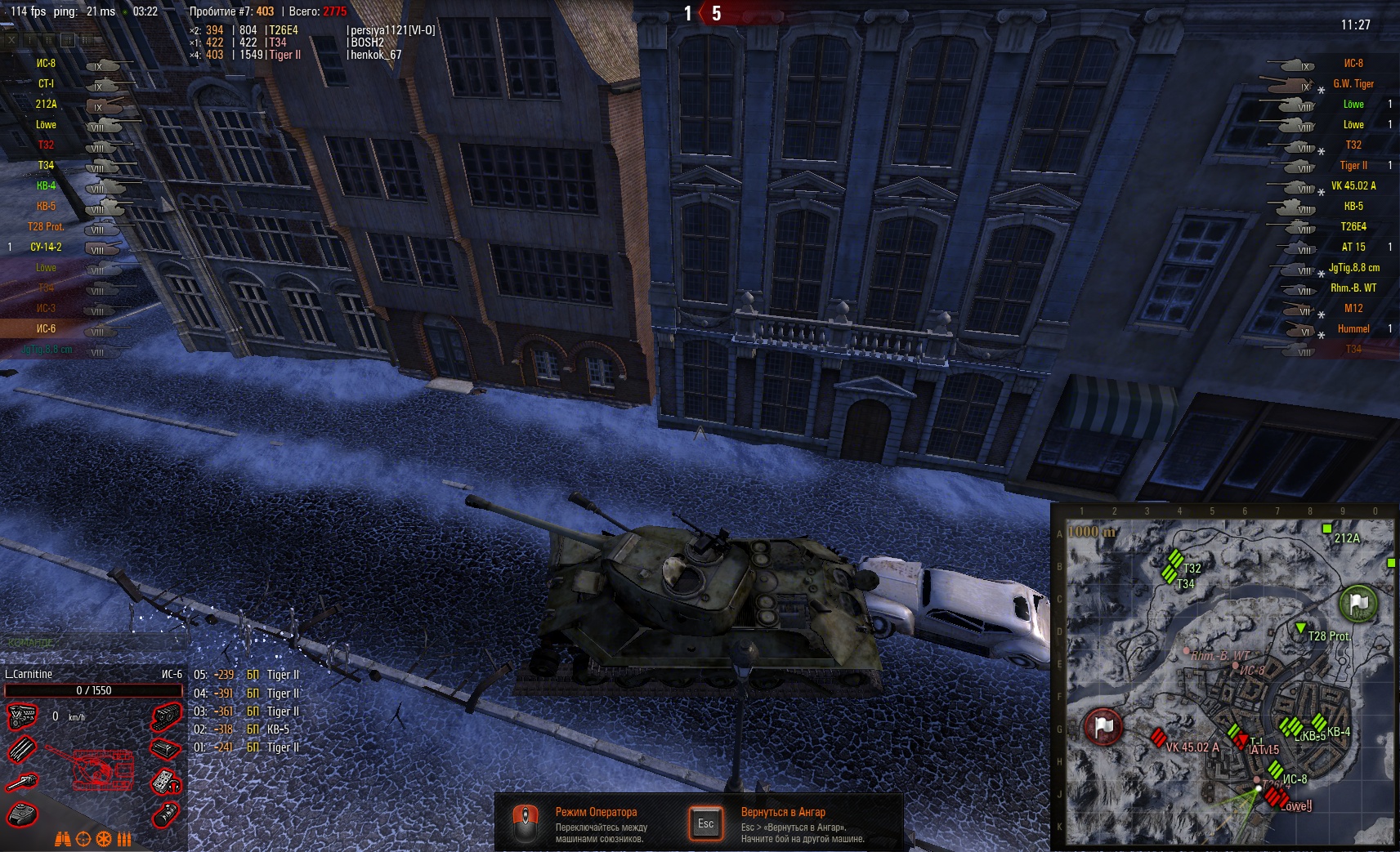
Task: Hide the team panel with the X button
Action: (x=11, y=39)
